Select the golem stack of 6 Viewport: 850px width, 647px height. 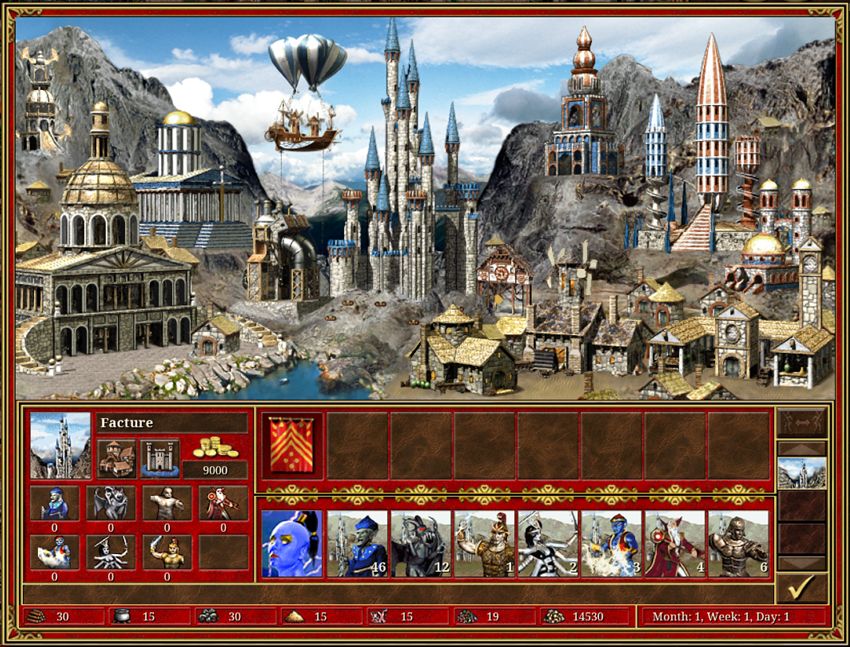click(739, 544)
